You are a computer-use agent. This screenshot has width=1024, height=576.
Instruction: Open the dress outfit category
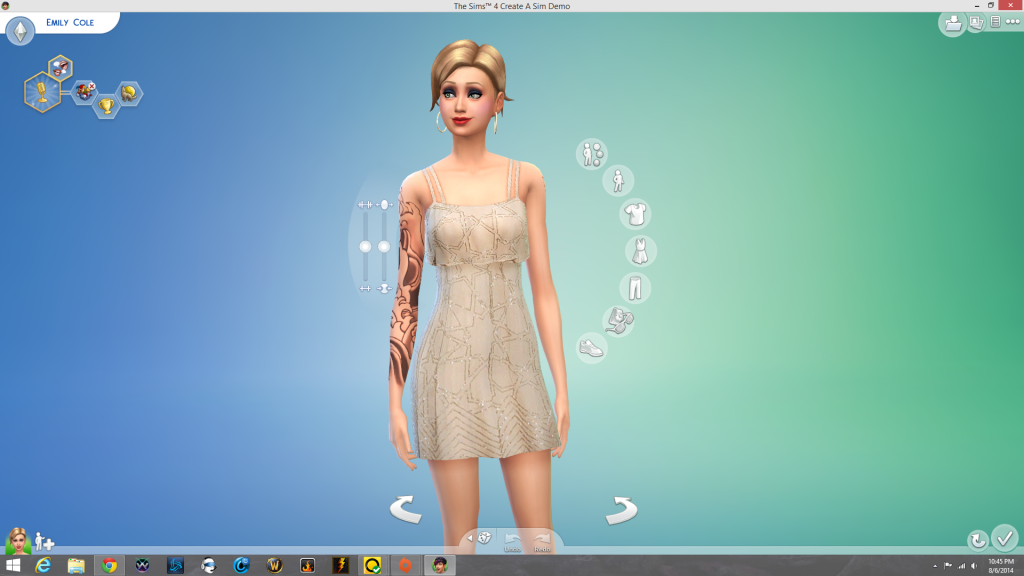(639, 250)
